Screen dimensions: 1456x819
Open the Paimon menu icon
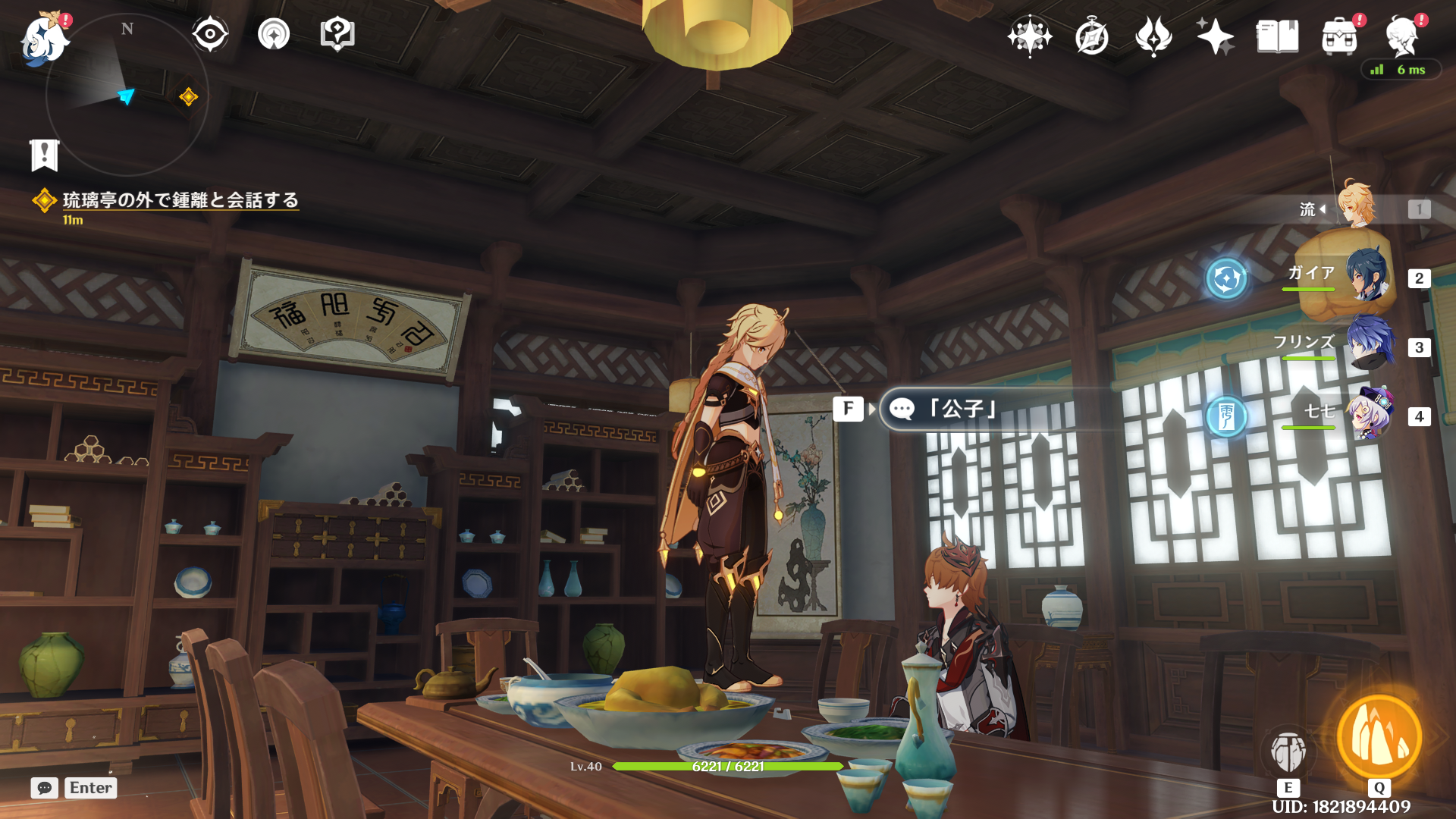44,38
